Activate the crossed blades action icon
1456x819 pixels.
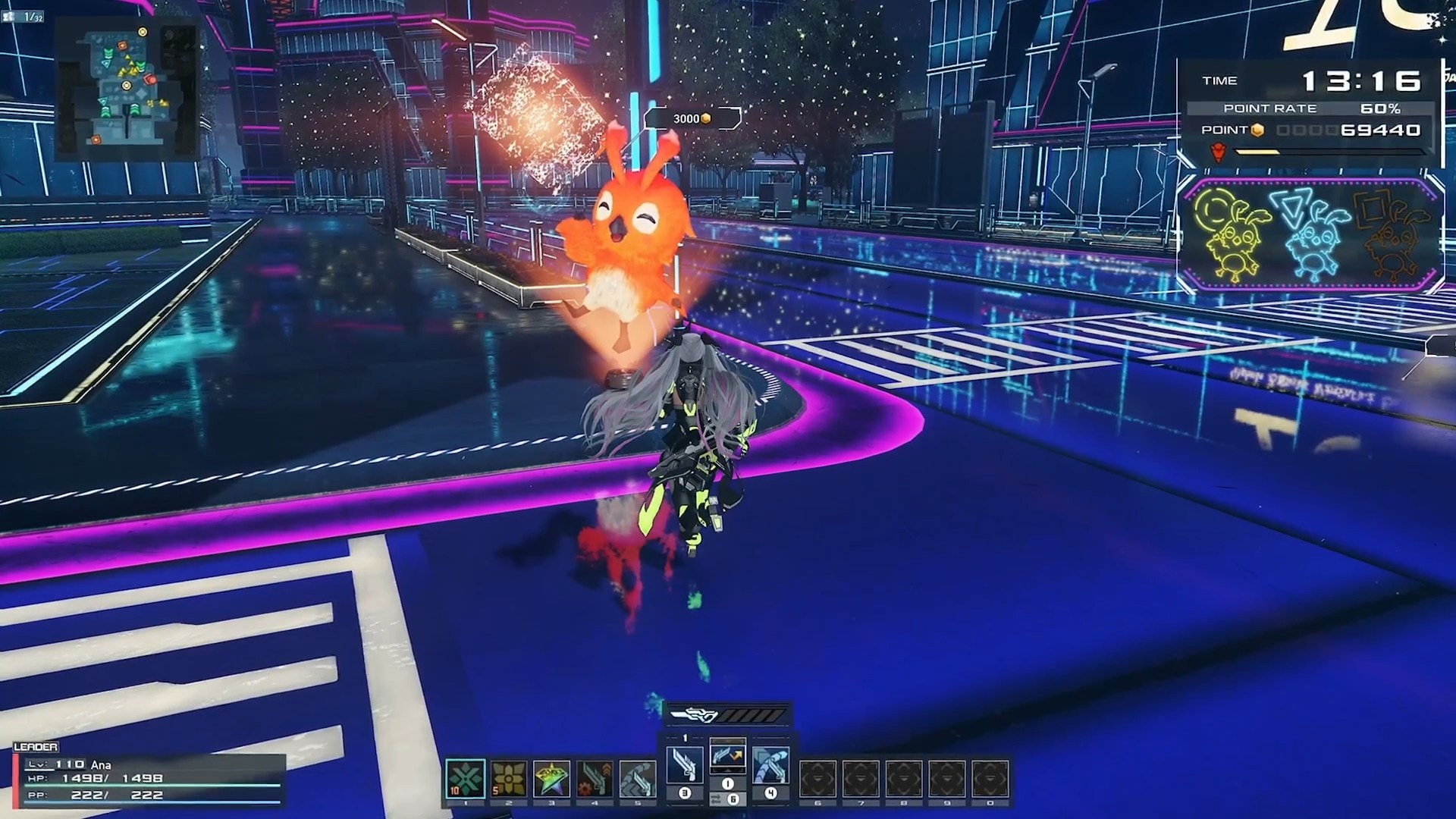tap(770, 764)
